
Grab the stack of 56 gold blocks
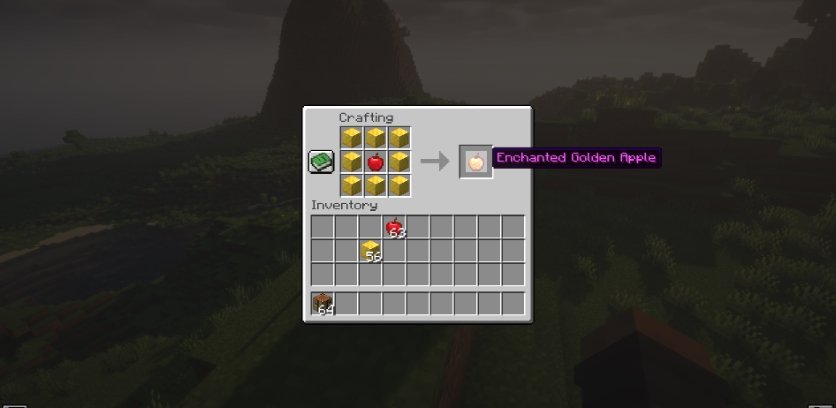[x=370, y=251]
